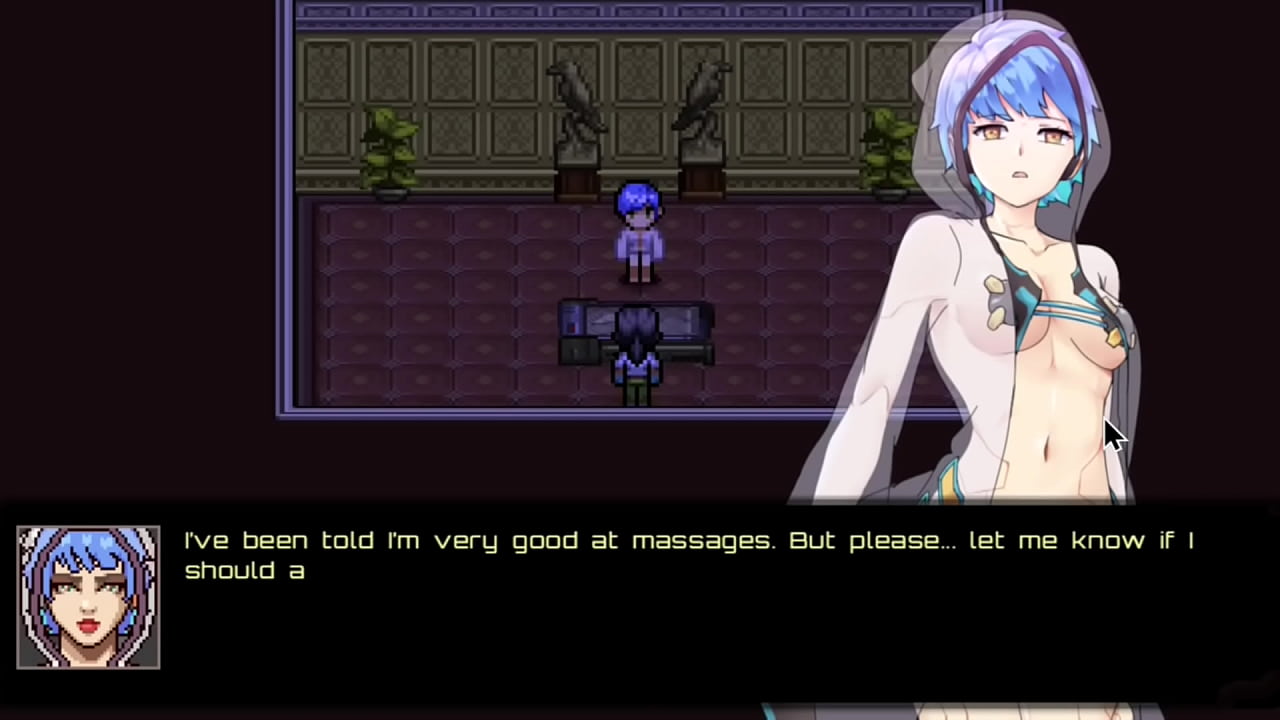Select the player character sprite
This screenshot has height=720, width=1280.
click(640, 230)
